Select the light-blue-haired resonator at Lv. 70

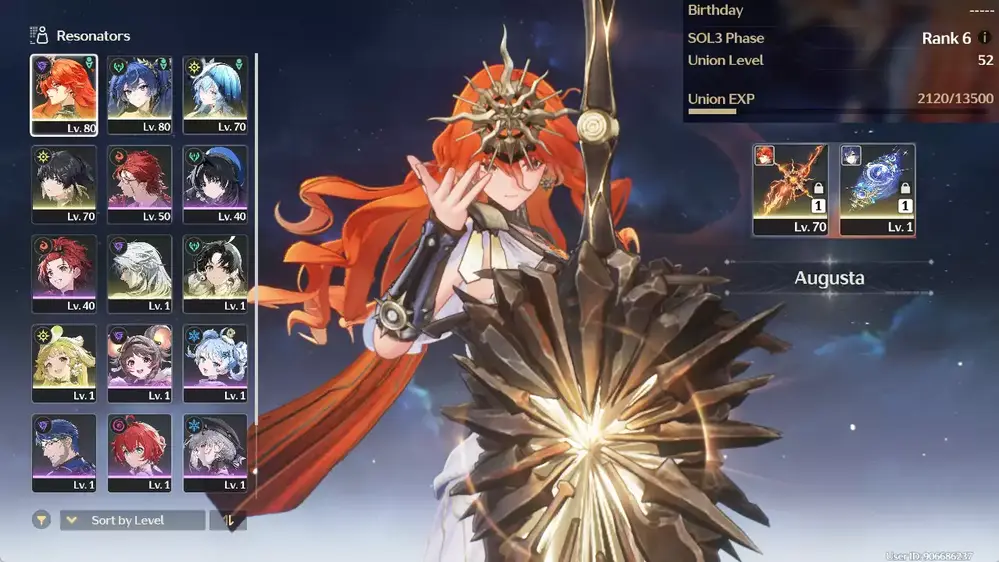click(x=216, y=94)
